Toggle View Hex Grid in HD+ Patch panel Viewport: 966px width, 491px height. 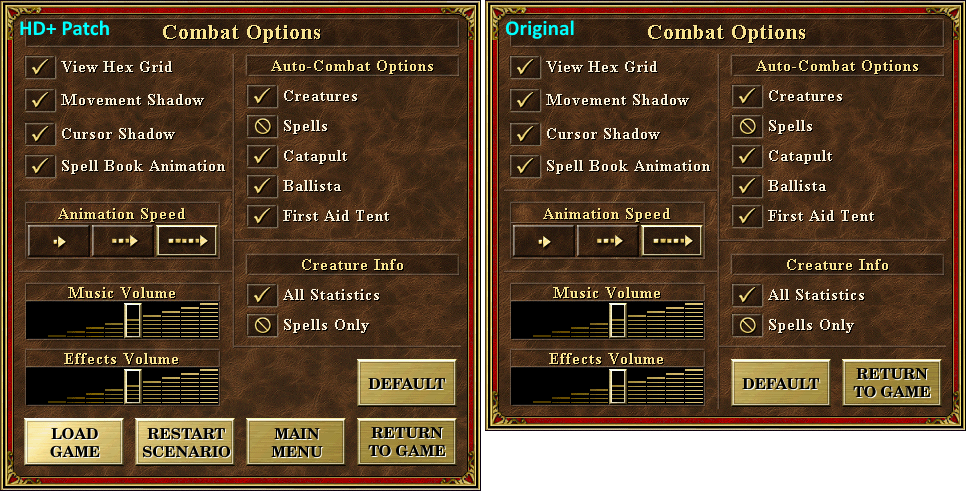[x=41, y=67]
